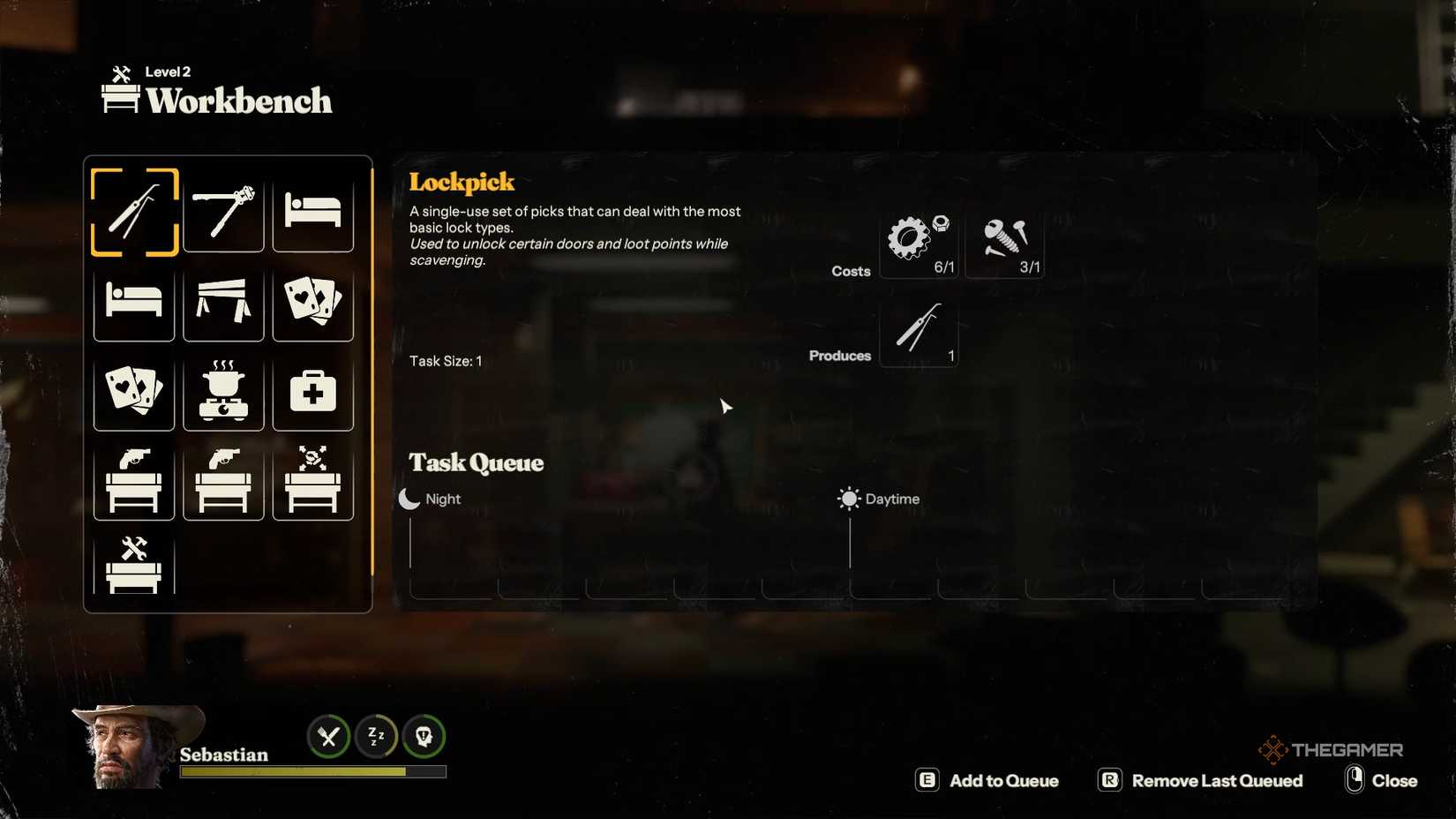Click the produced lockpick icon
Viewport: 1456px width, 819px height.
[919, 334]
